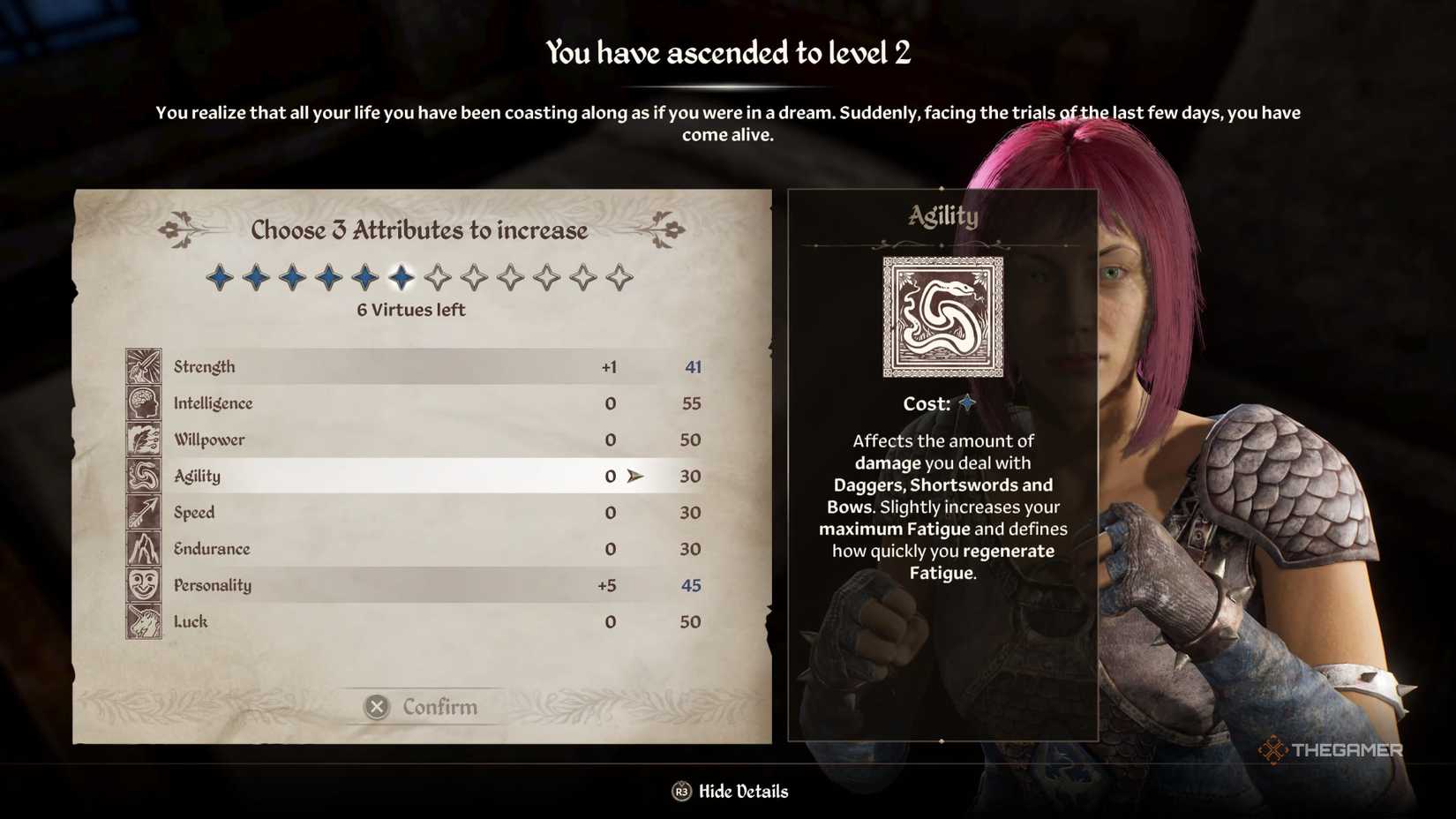Click the Endurance mountain icon
The image size is (1456, 819).
point(144,547)
